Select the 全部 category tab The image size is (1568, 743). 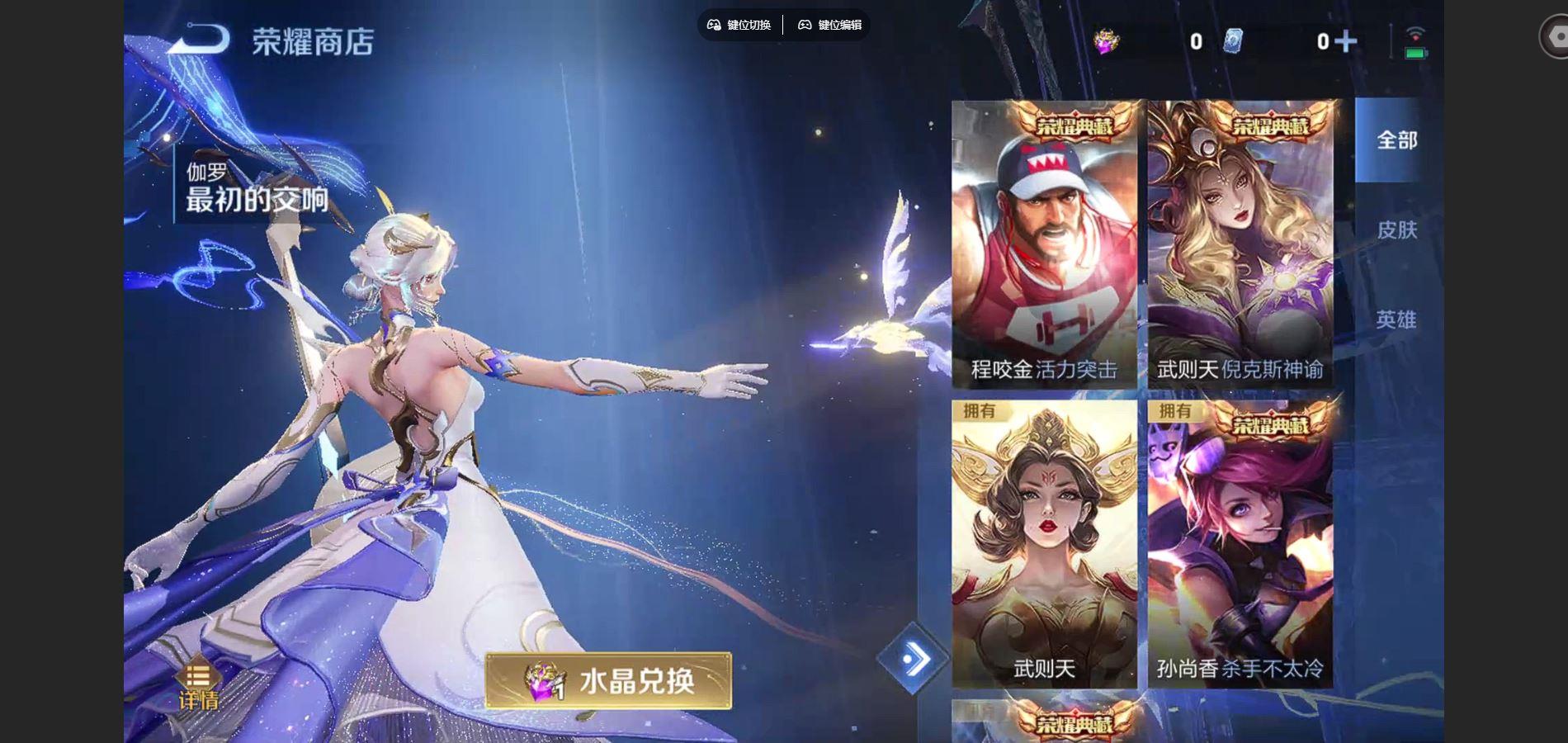pos(1396,142)
